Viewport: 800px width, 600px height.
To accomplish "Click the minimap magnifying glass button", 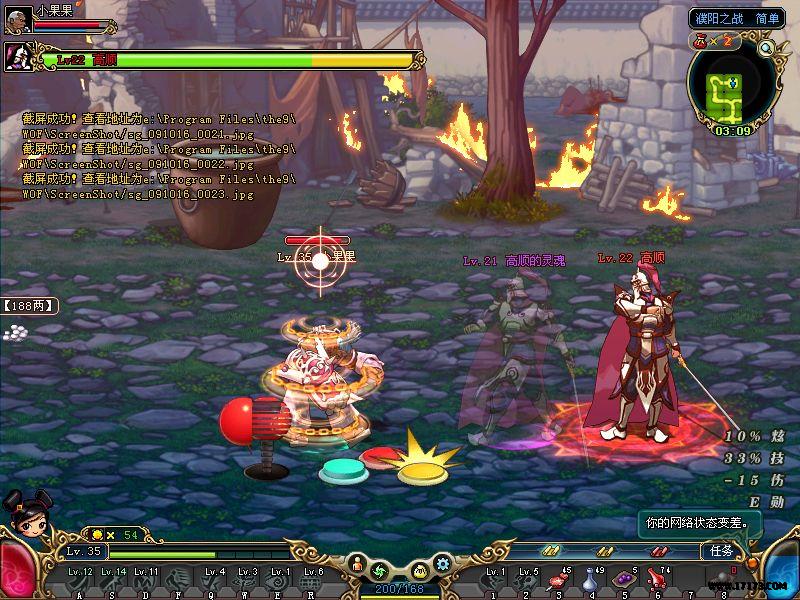I will 767,47.
